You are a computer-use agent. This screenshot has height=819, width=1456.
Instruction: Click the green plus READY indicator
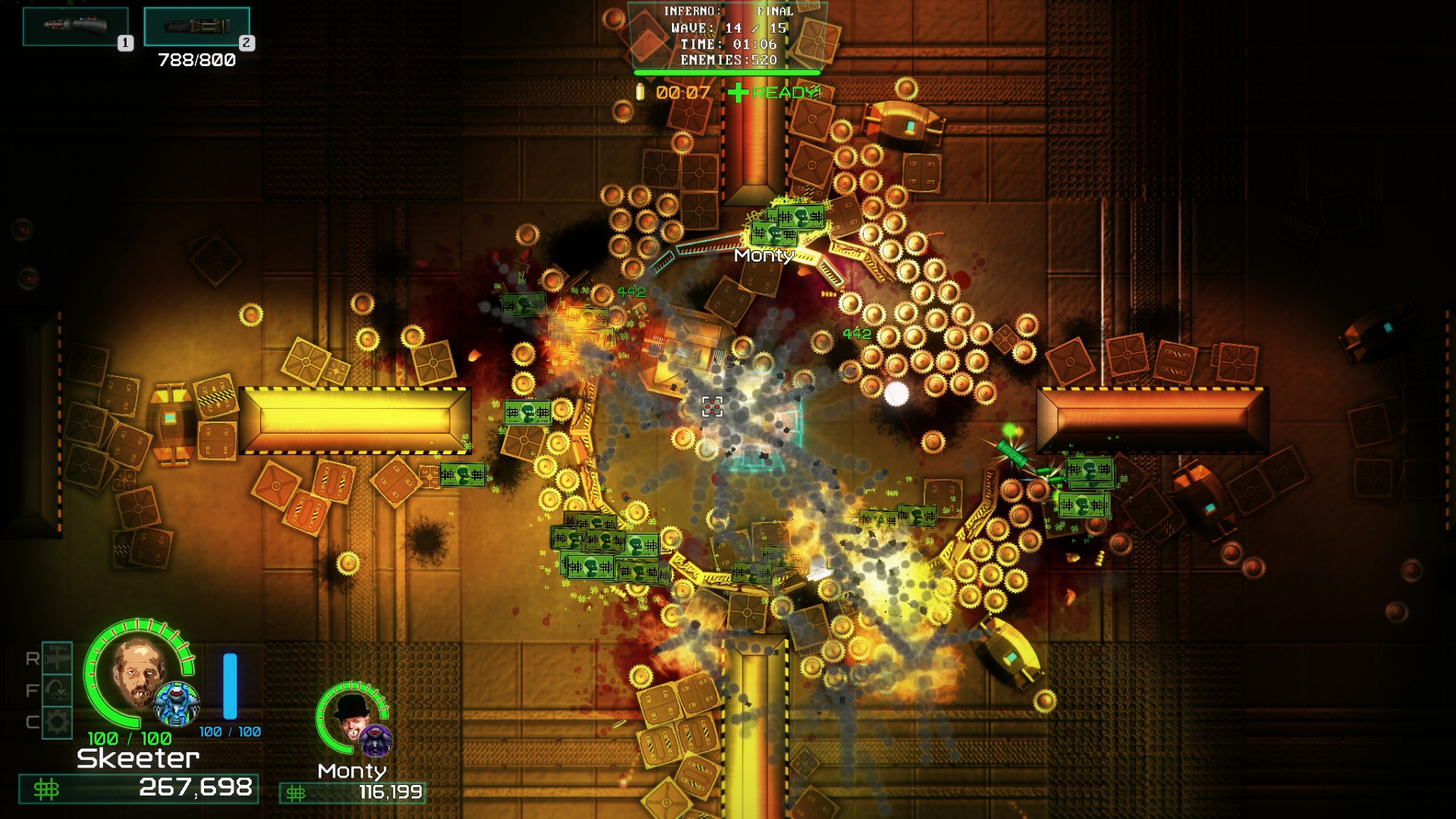[x=737, y=93]
